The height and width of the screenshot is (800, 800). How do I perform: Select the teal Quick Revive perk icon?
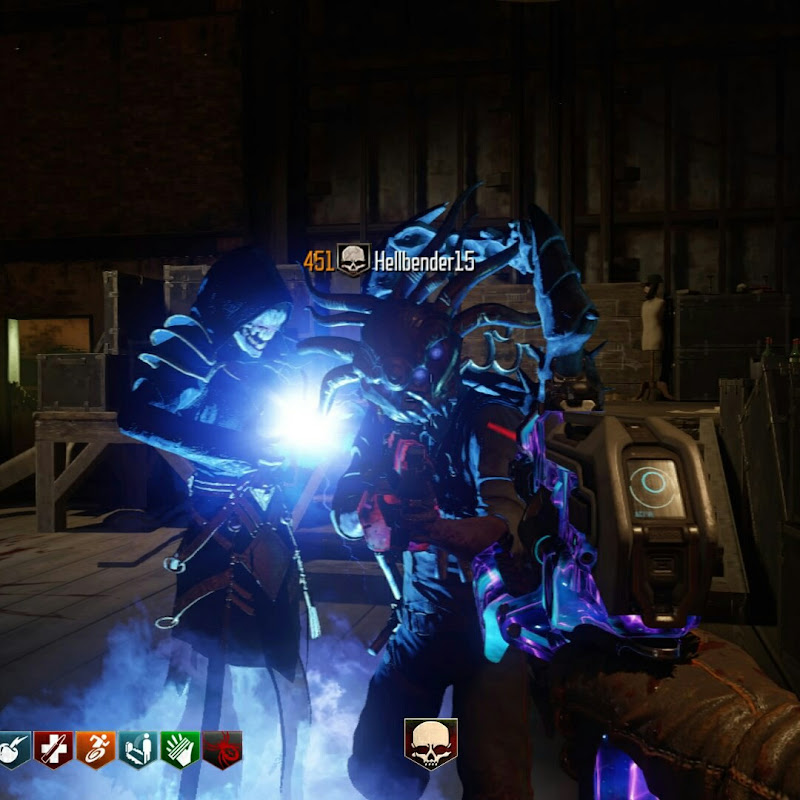(137, 748)
